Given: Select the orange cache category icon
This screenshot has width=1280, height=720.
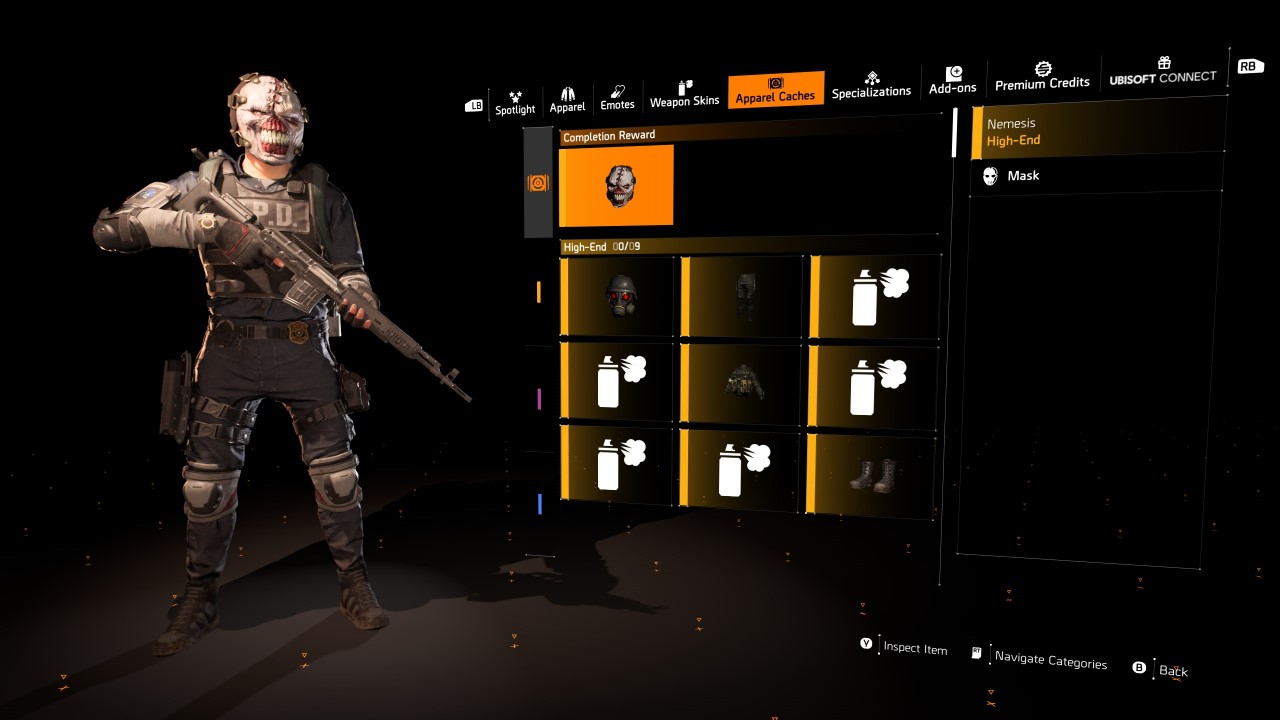Looking at the screenshot, I should 538,183.
